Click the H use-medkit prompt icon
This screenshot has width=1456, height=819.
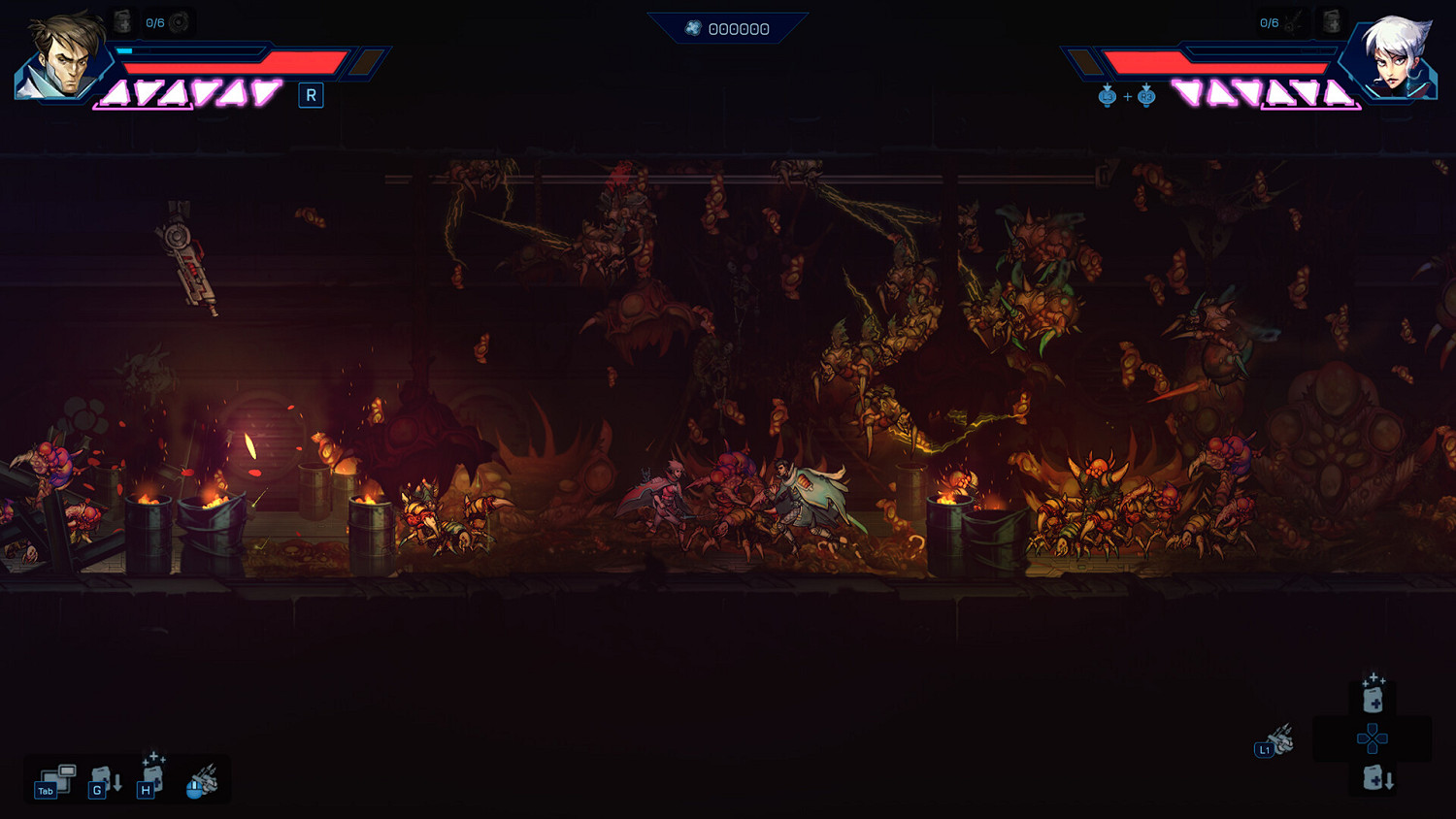click(x=150, y=781)
